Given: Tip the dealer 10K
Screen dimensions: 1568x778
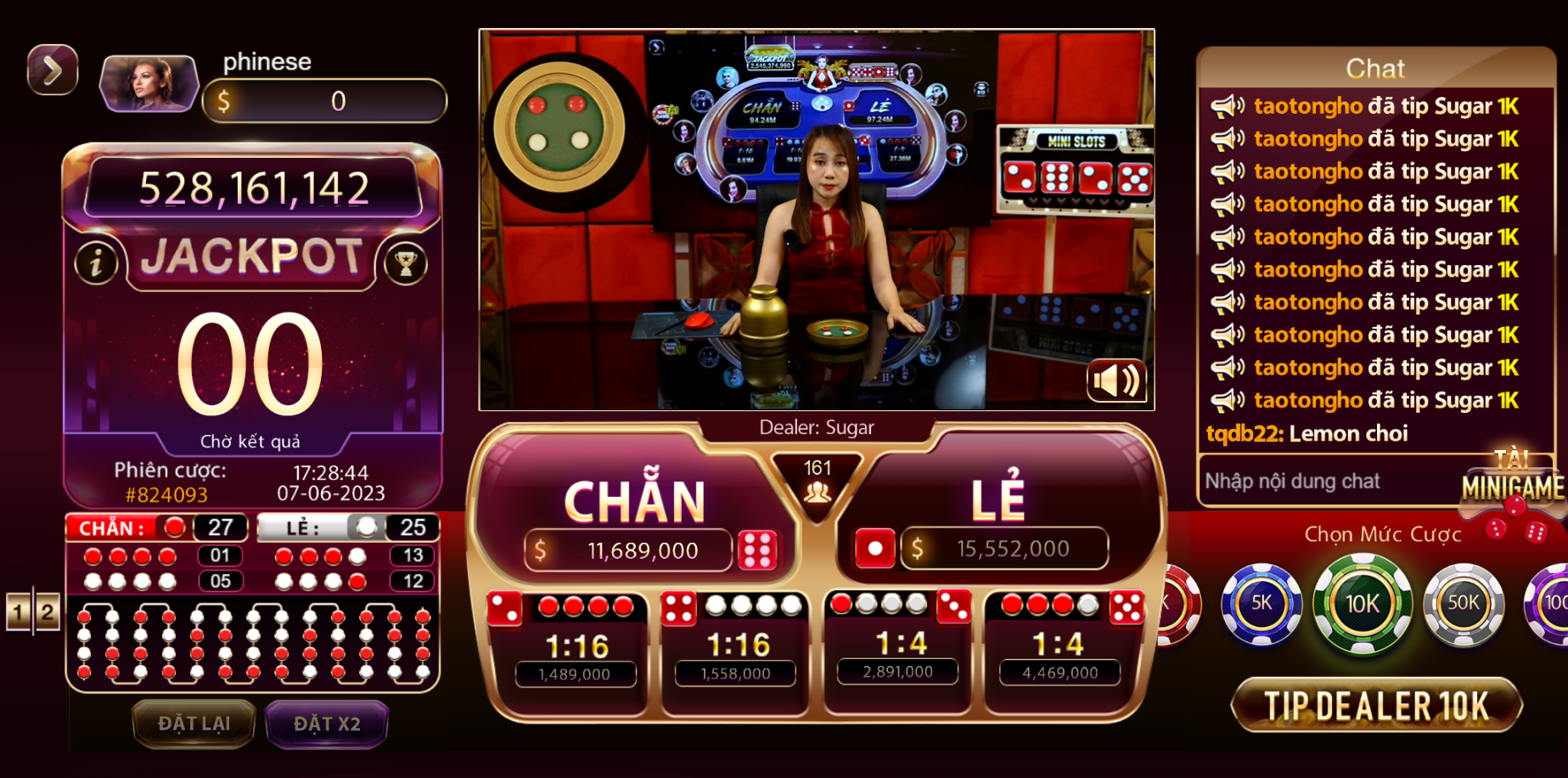Looking at the screenshot, I should click(x=1376, y=706).
